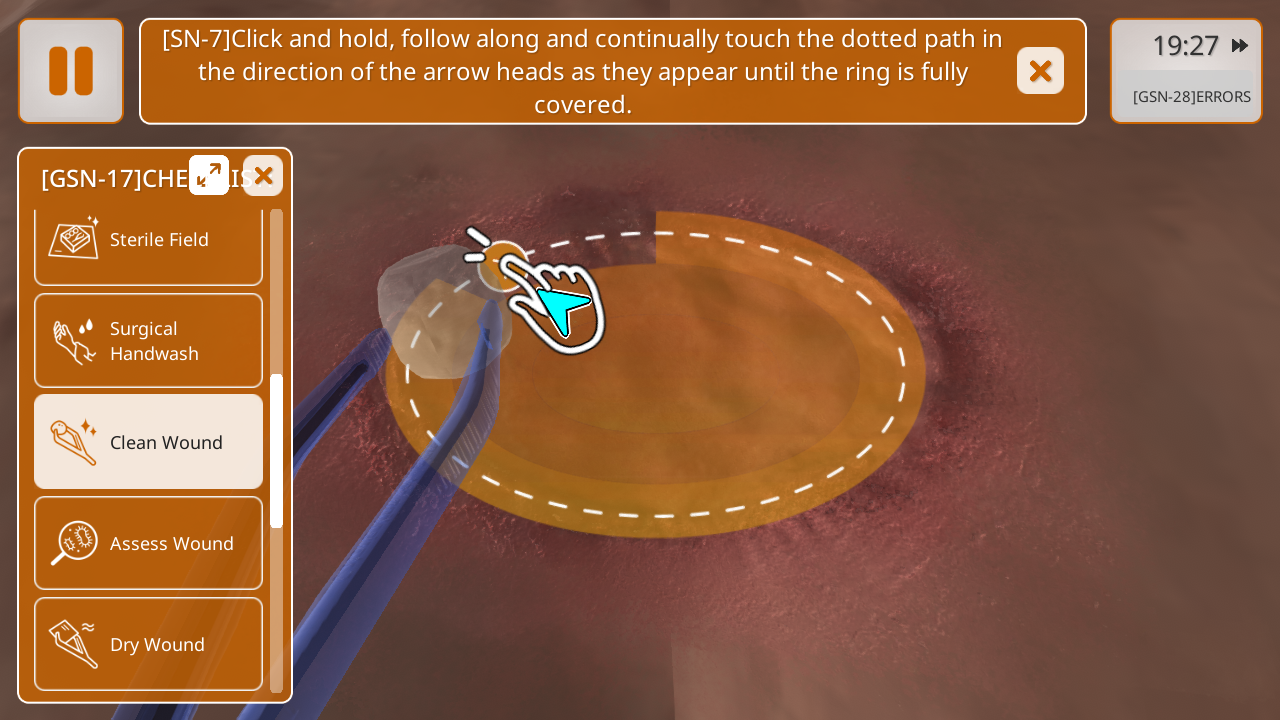The width and height of the screenshot is (1280, 720).
Task: Open the errors panel
Action: pos(1190,97)
